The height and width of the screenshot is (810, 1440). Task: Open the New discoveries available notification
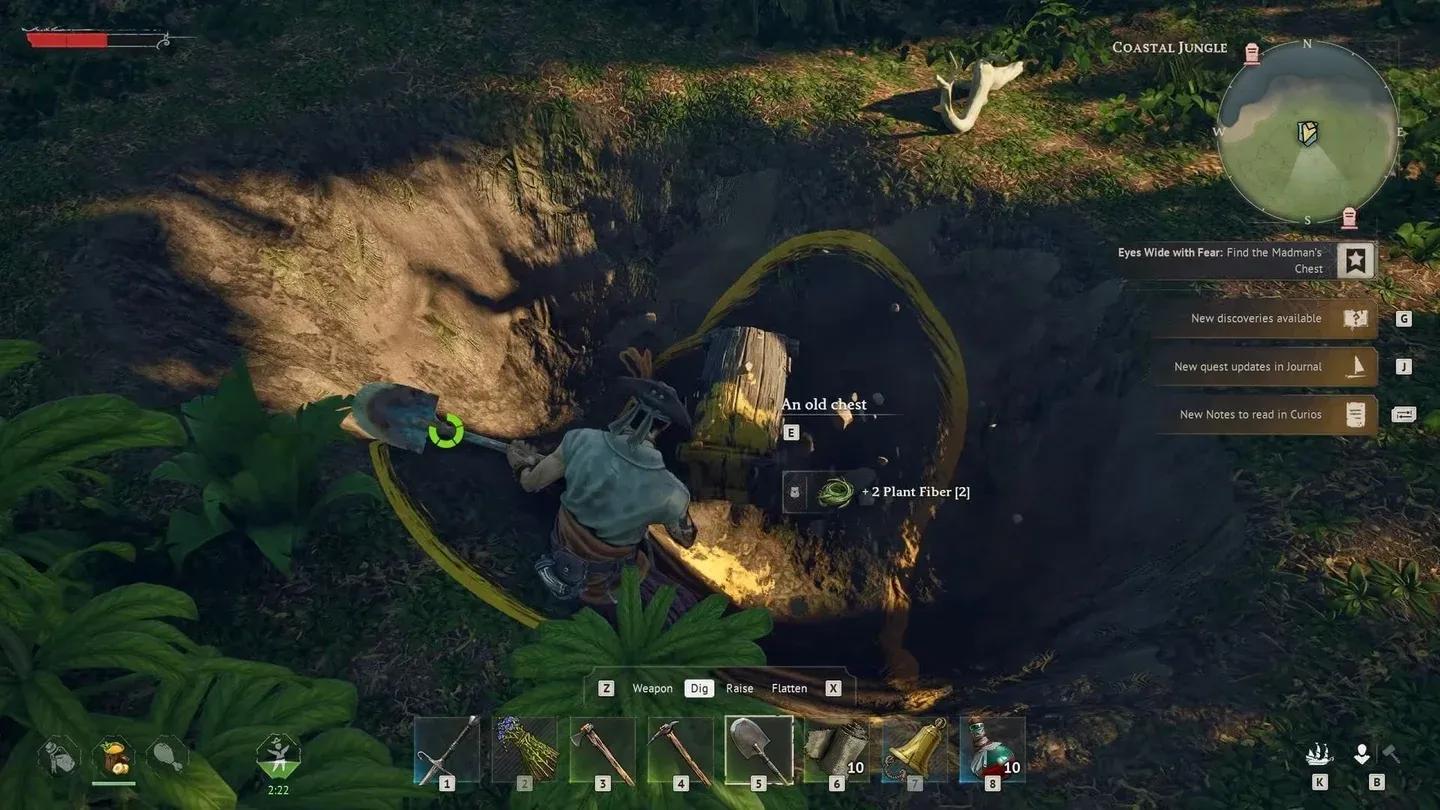[x=1264, y=319]
